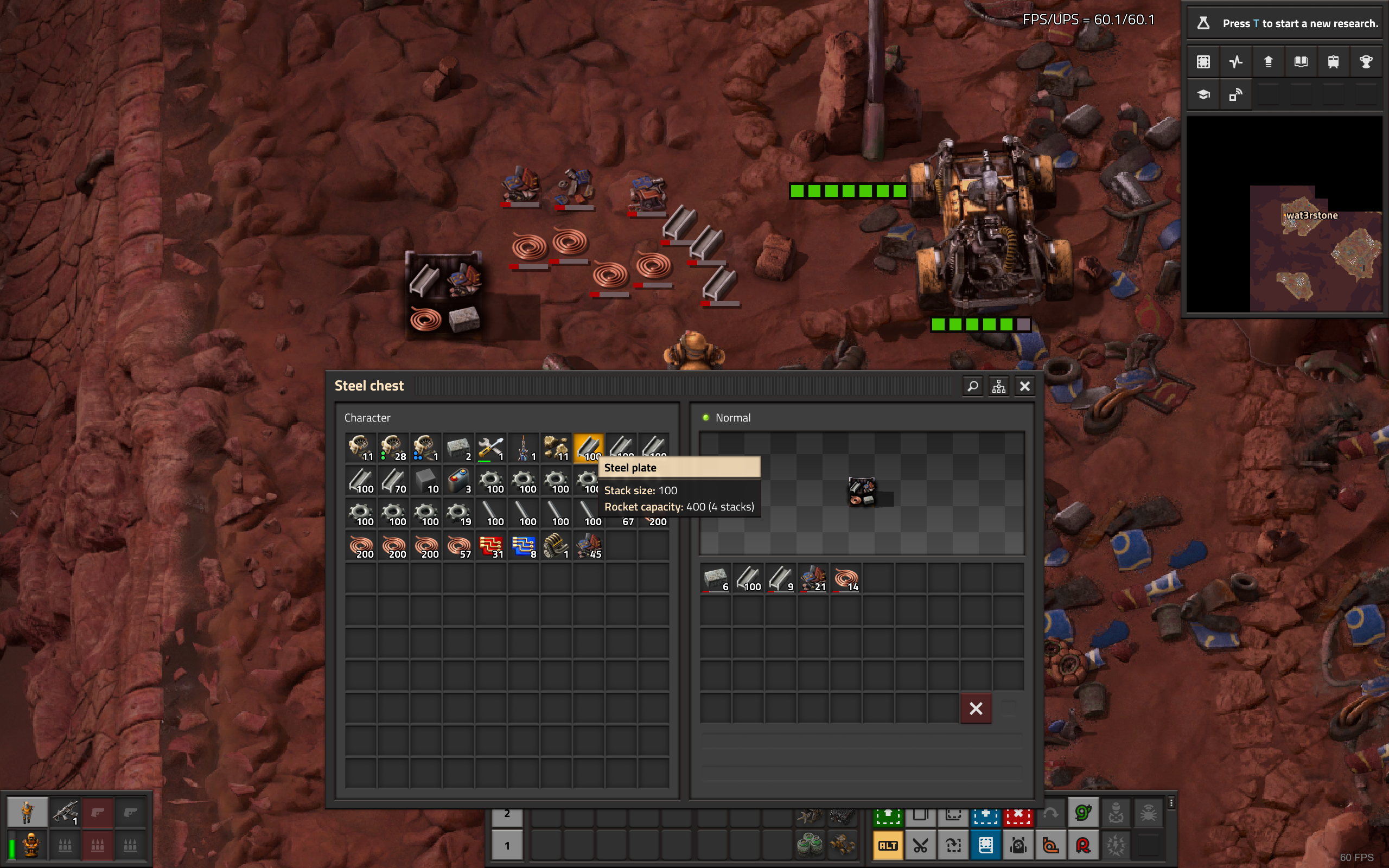Open the trains overview button
Viewport: 1389px width, 868px height.
point(1333,62)
